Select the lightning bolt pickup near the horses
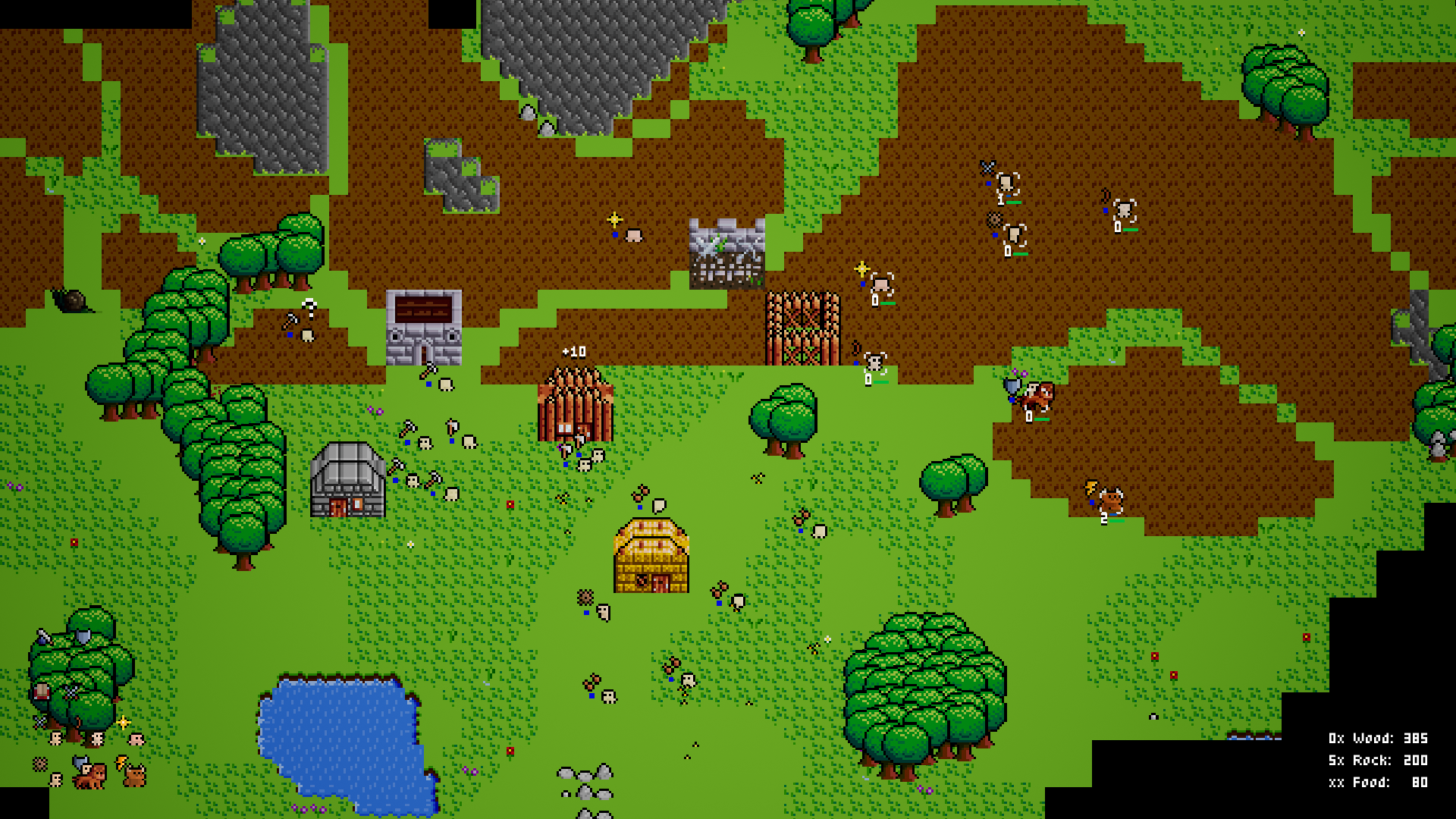 tap(121, 763)
